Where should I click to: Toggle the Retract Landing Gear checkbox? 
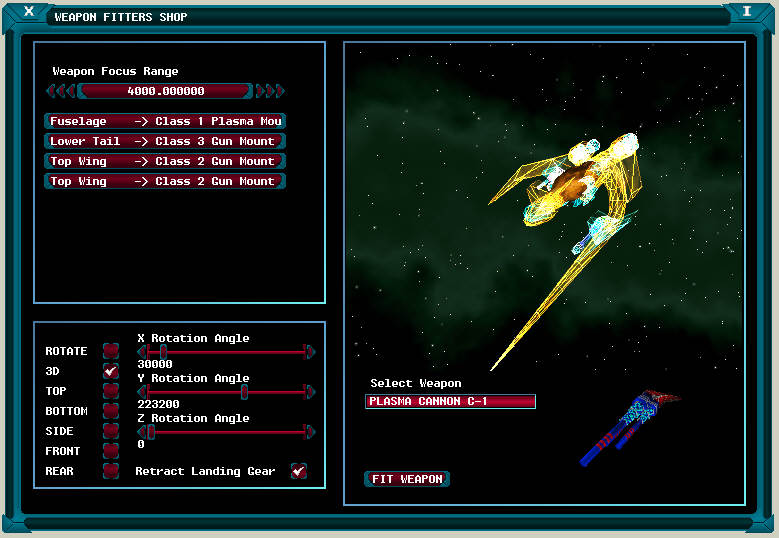(298, 471)
